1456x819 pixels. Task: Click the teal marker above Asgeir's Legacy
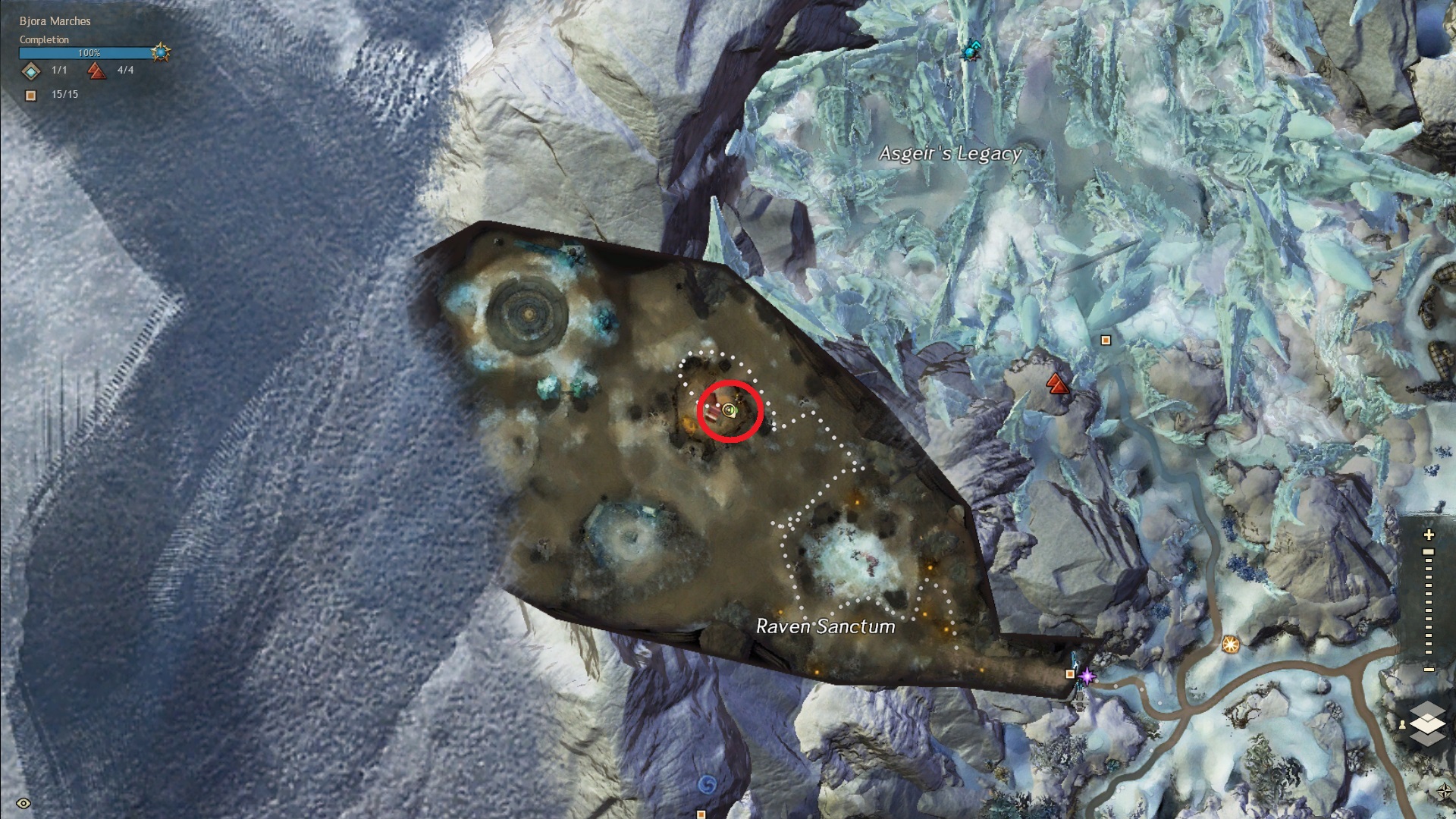(970, 51)
